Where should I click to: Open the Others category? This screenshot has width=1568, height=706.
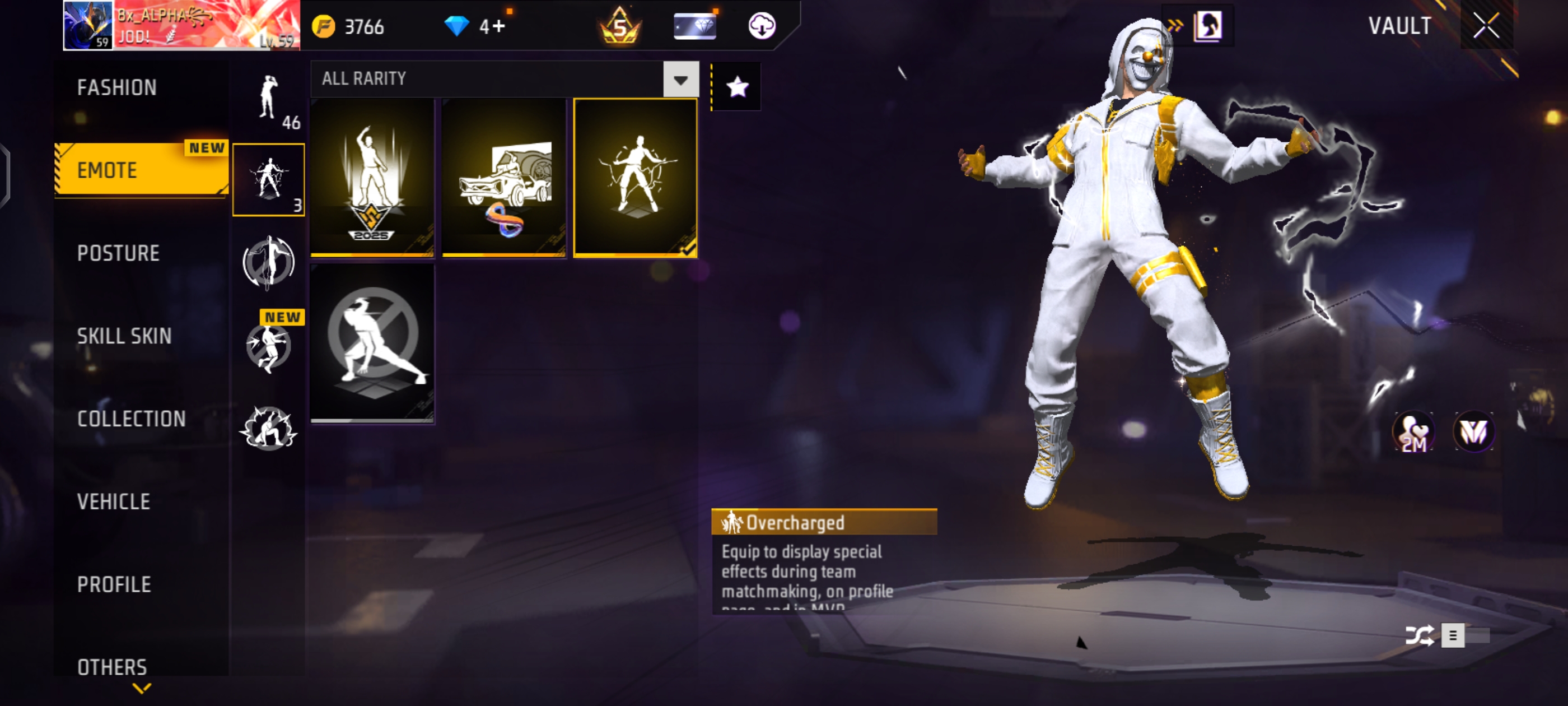pos(112,666)
